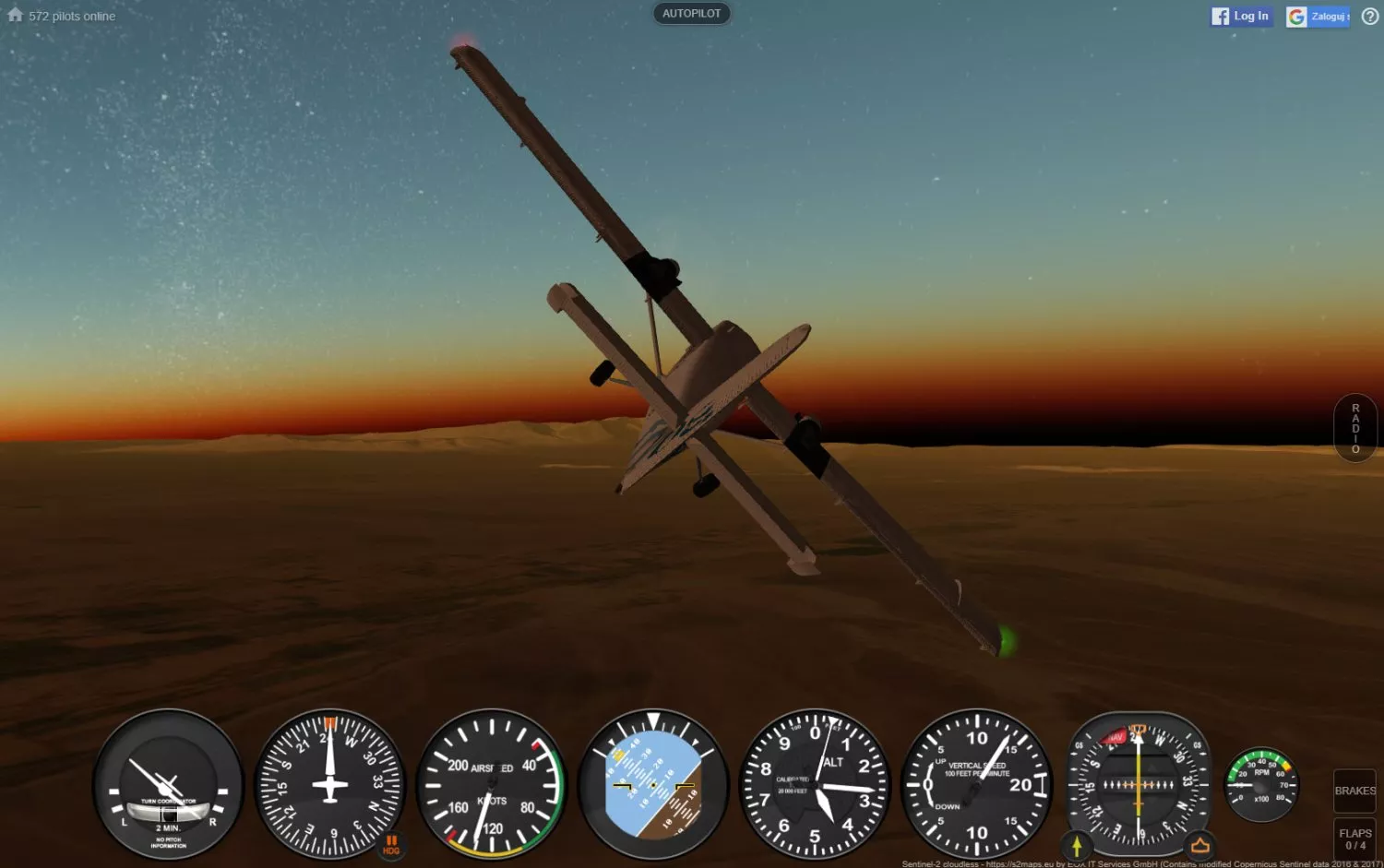Click the orange HDG heading bug knob
This screenshot has height=868, width=1384.
tap(391, 845)
